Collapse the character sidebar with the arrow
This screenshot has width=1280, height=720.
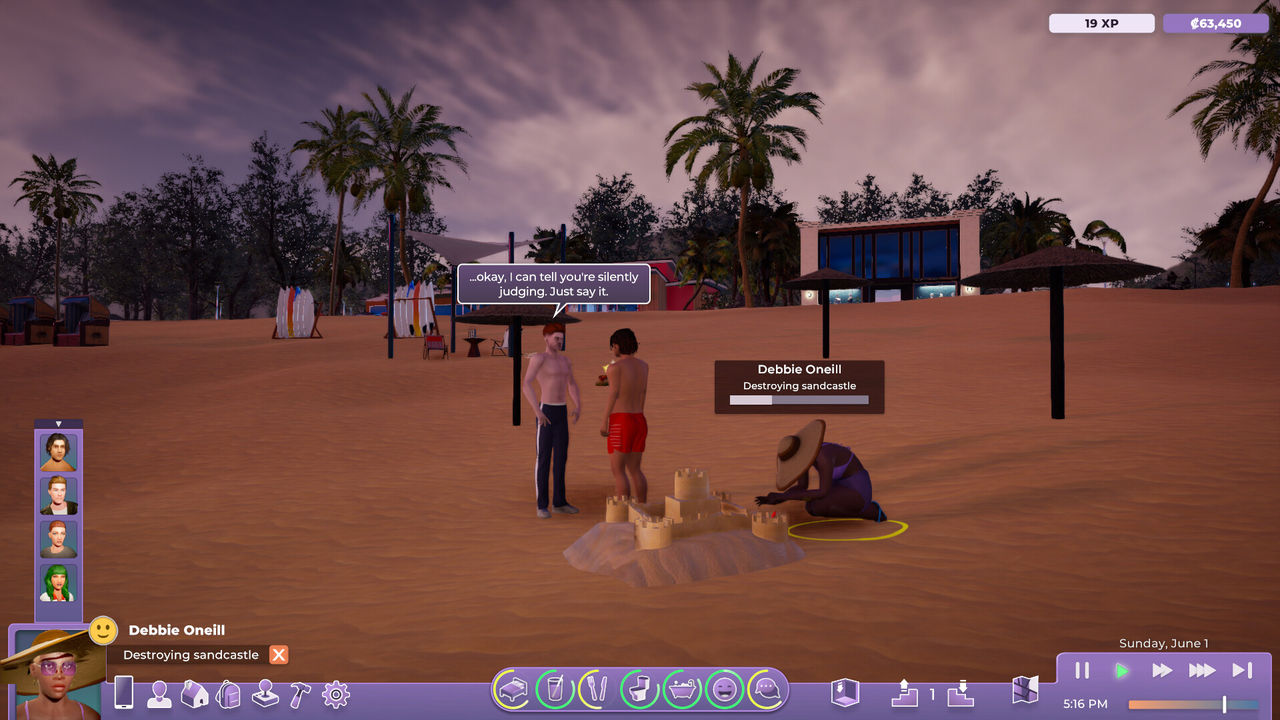point(58,423)
